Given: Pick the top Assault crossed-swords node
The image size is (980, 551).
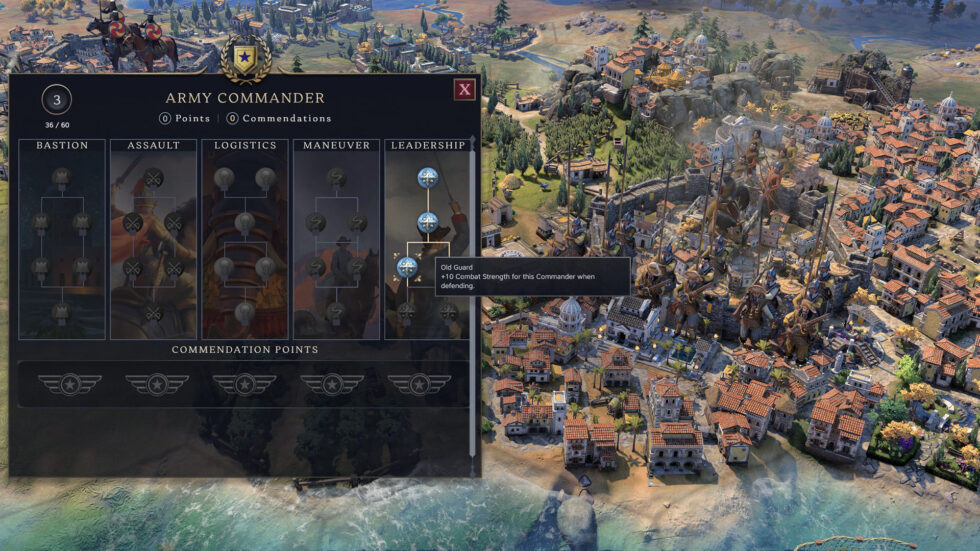Looking at the screenshot, I should coord(153,178).
